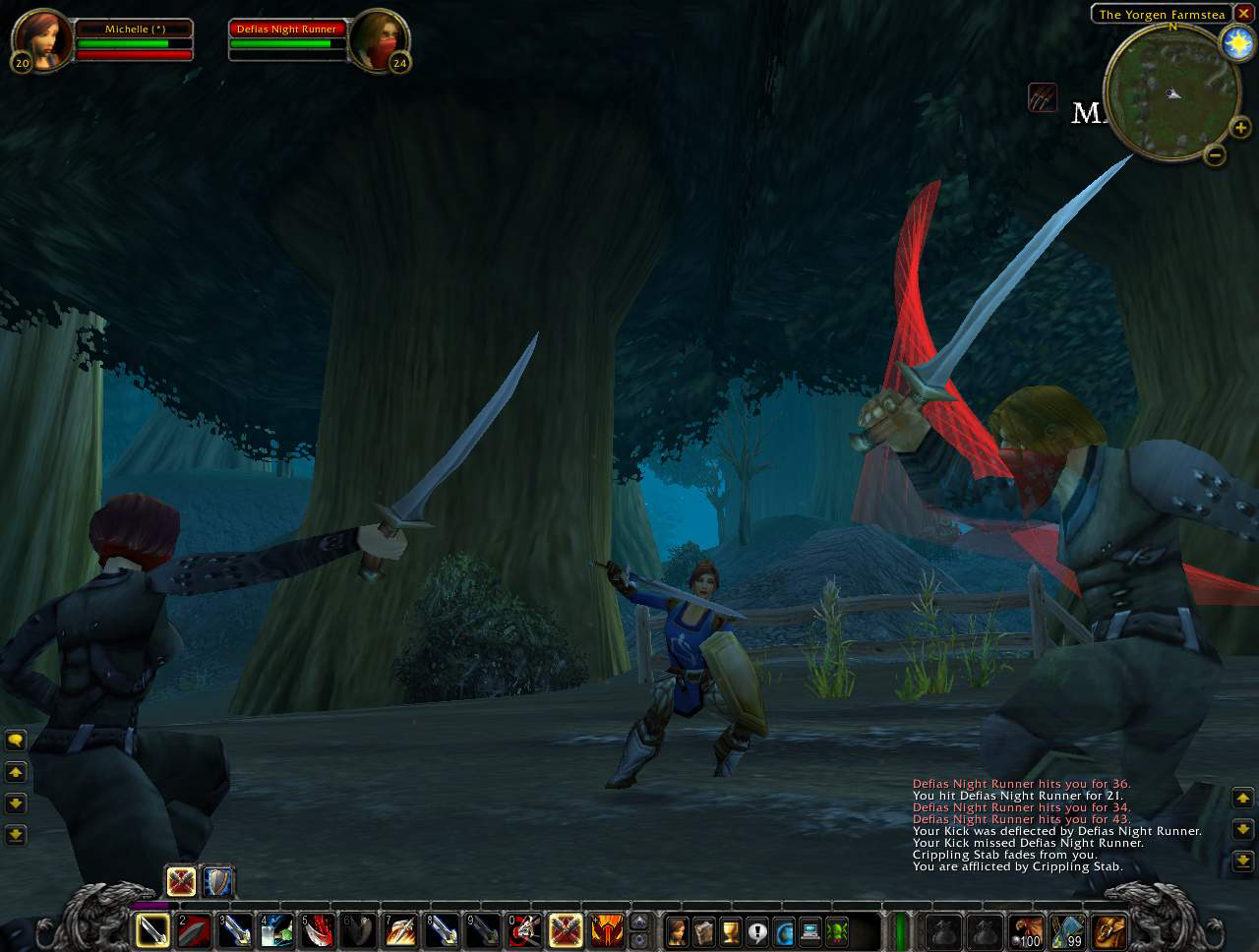Switch to the shield stance icon
1259x952 pixels.
click(x=217, y=881)
